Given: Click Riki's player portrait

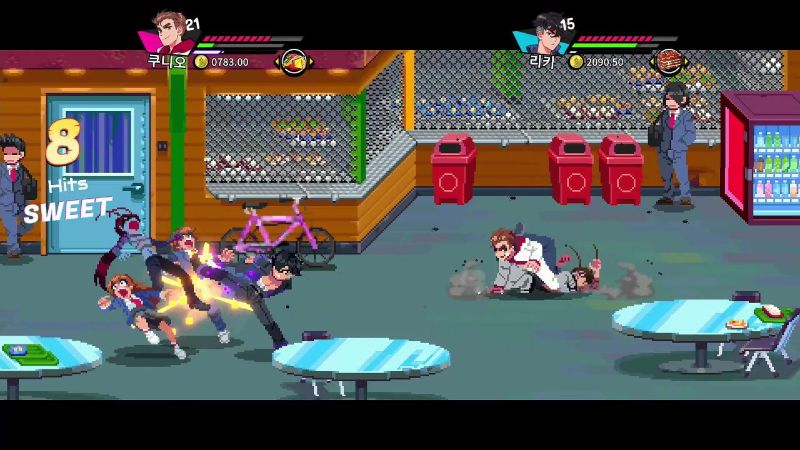Looking at the screenshot, I should [544, 33].
